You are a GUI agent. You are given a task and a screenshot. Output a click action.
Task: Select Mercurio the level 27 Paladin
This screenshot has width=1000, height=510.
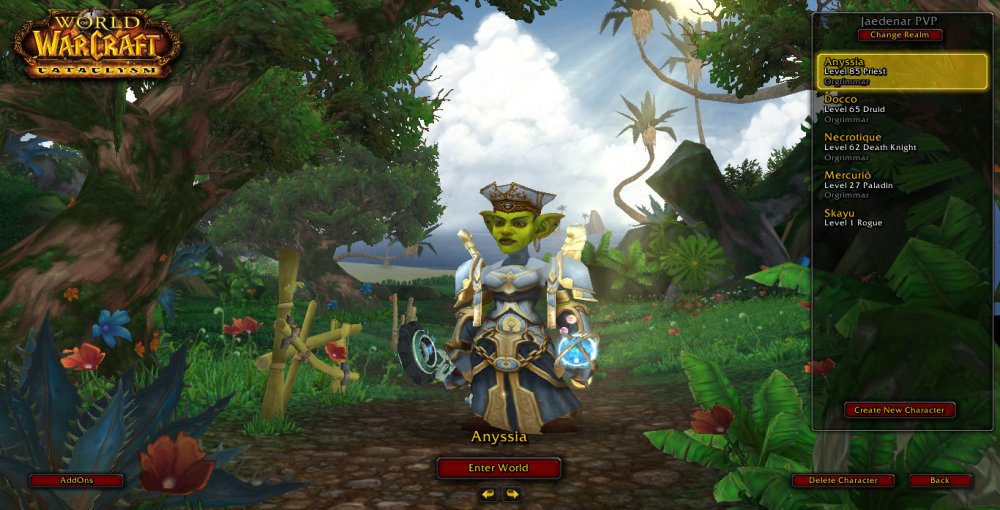tap(901, 184)
